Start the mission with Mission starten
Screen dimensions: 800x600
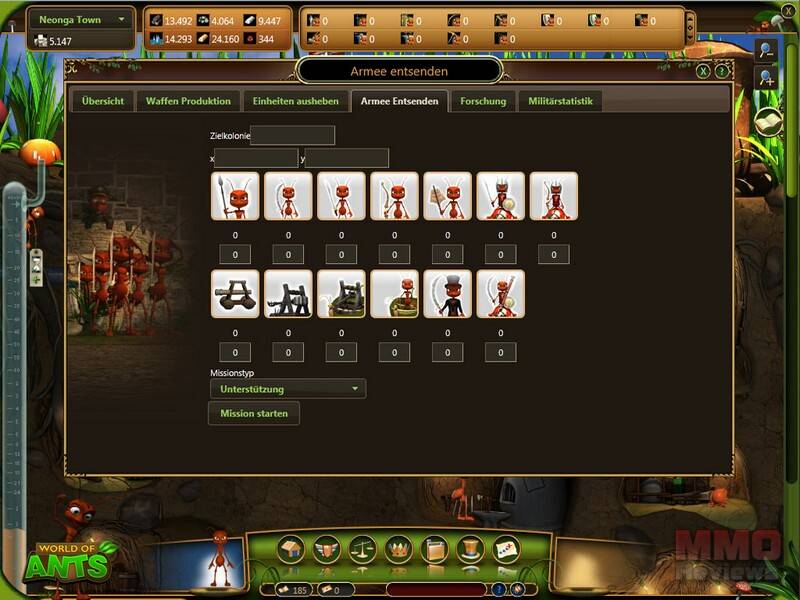(x=254, y=413)
